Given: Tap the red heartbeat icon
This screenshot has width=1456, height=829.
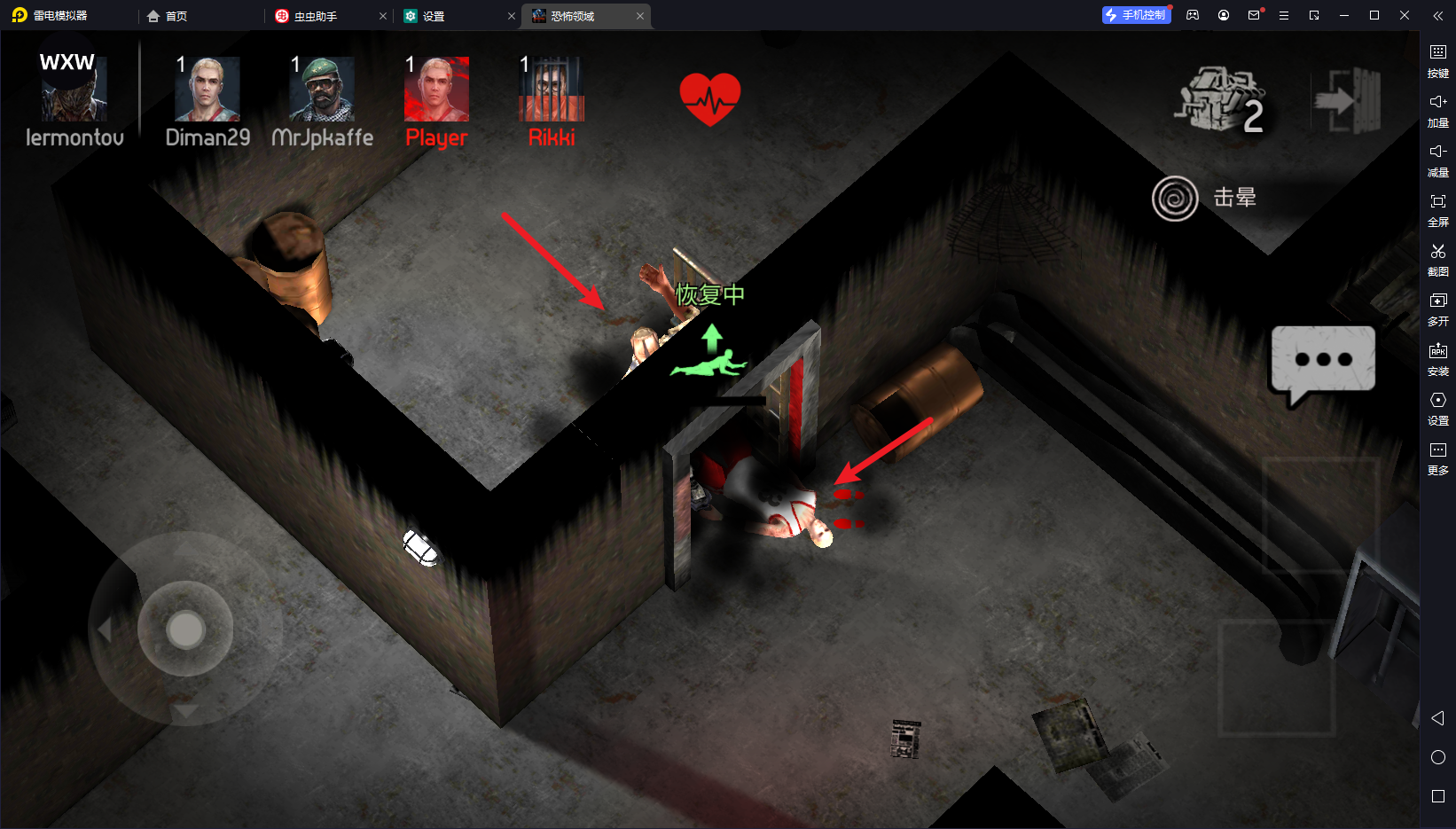Looking at the screenshot, I should pos(709,98).
